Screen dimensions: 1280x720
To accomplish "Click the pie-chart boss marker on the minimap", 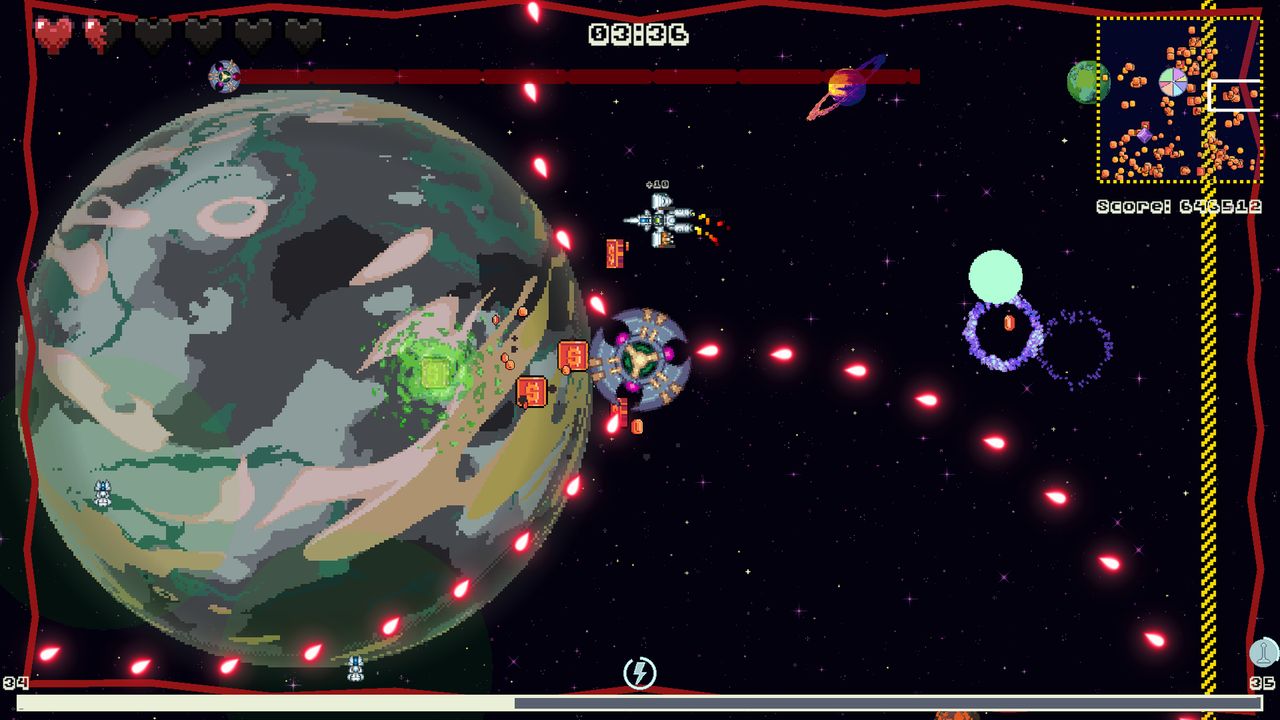I will [x=1173, y=83].
